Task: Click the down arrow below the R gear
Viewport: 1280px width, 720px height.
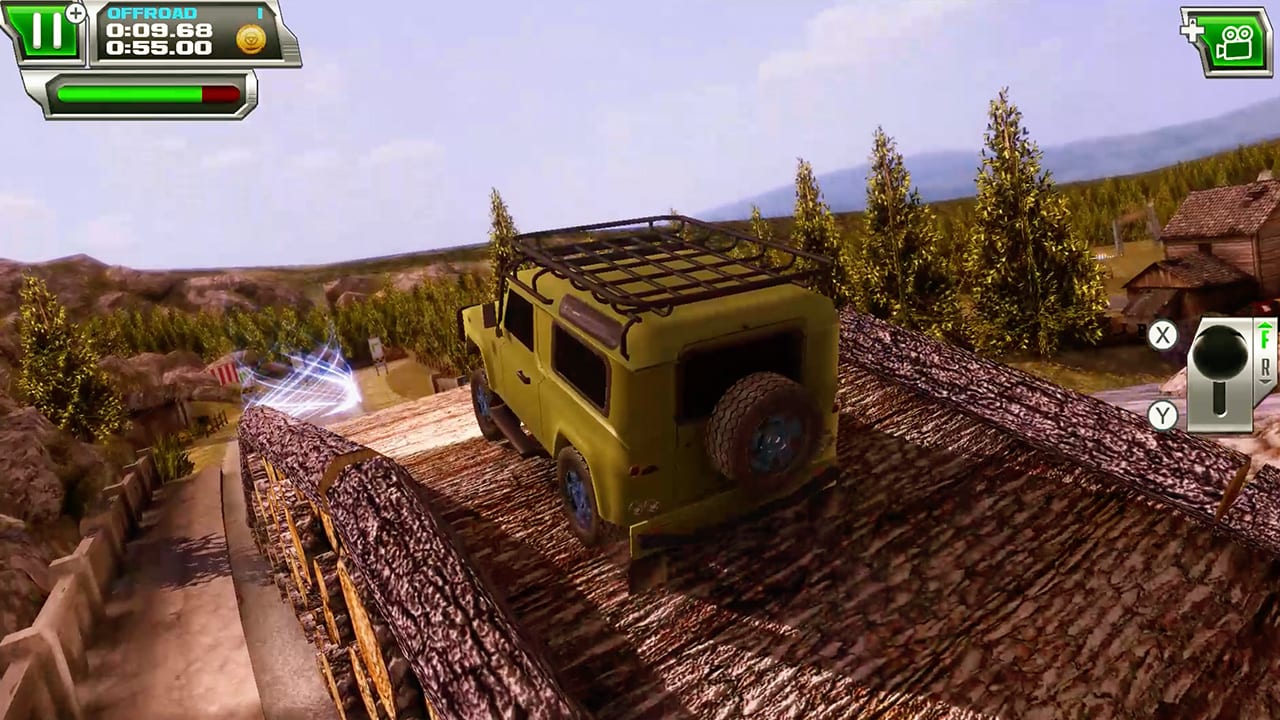Action: [1266, 380]
